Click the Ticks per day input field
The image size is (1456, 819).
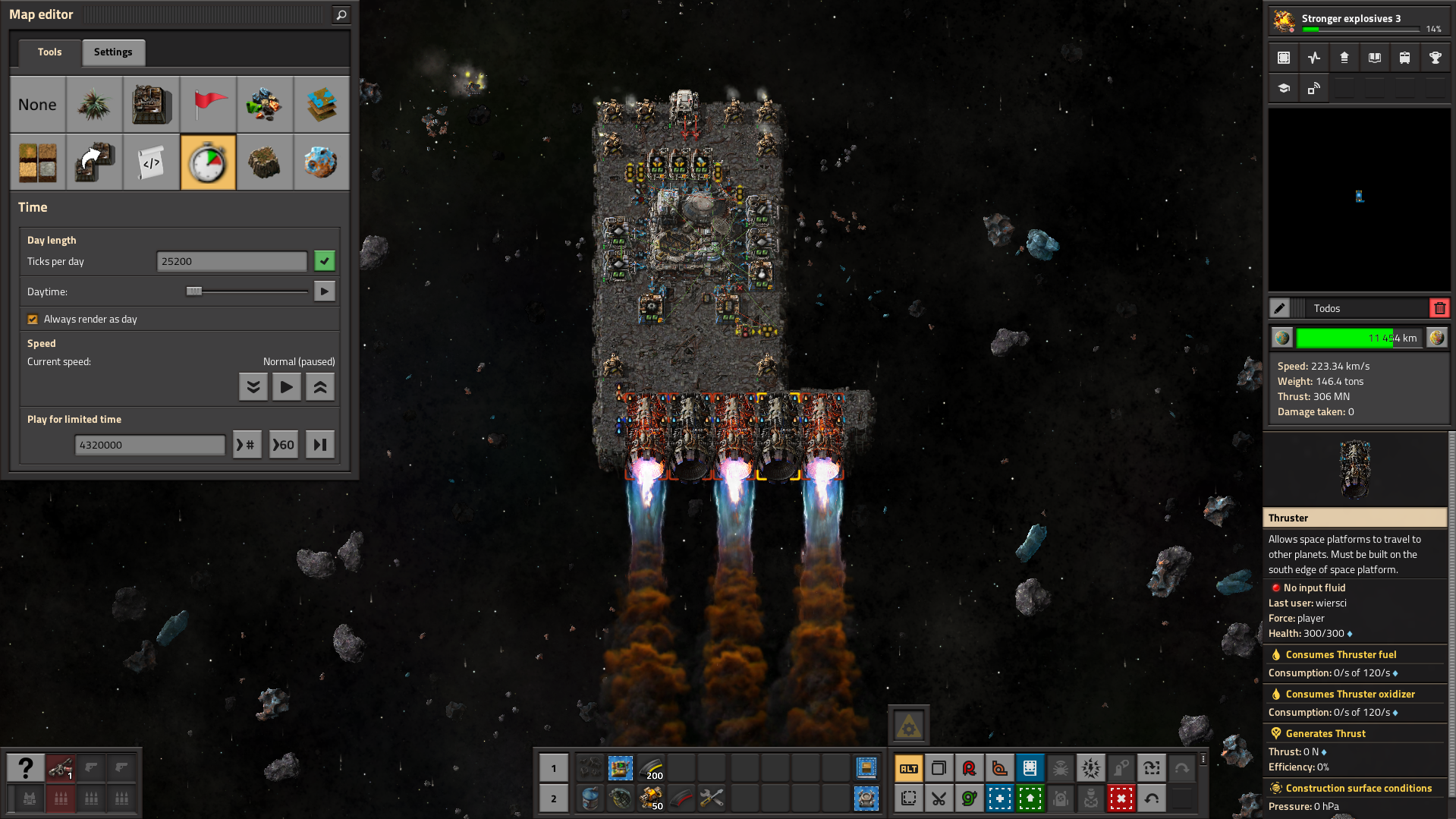231,261
